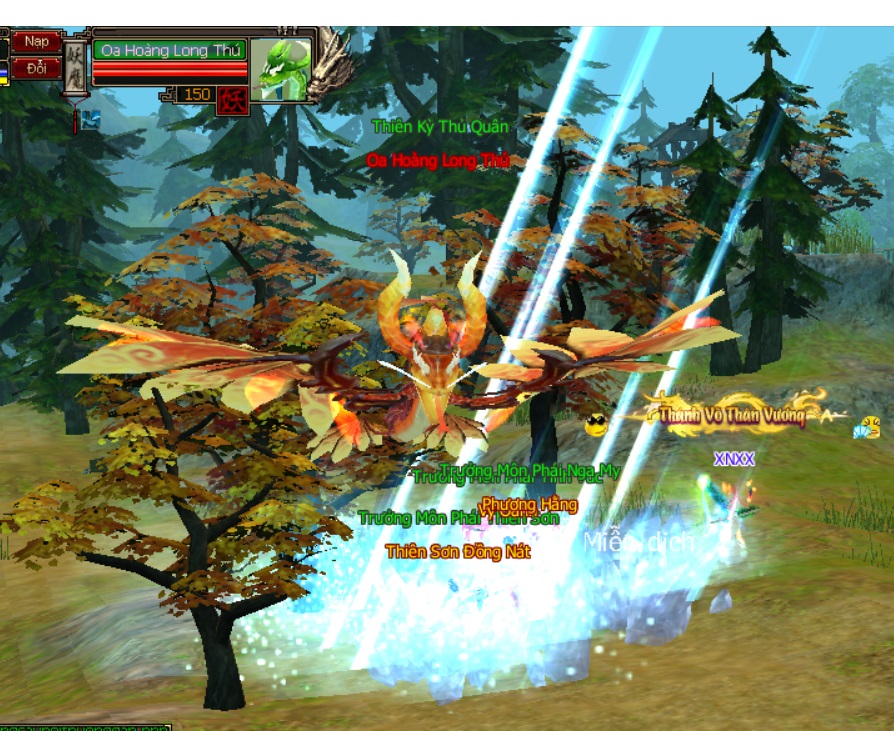
Task: Select the green dragon target portrait
Action: point(280,69)
